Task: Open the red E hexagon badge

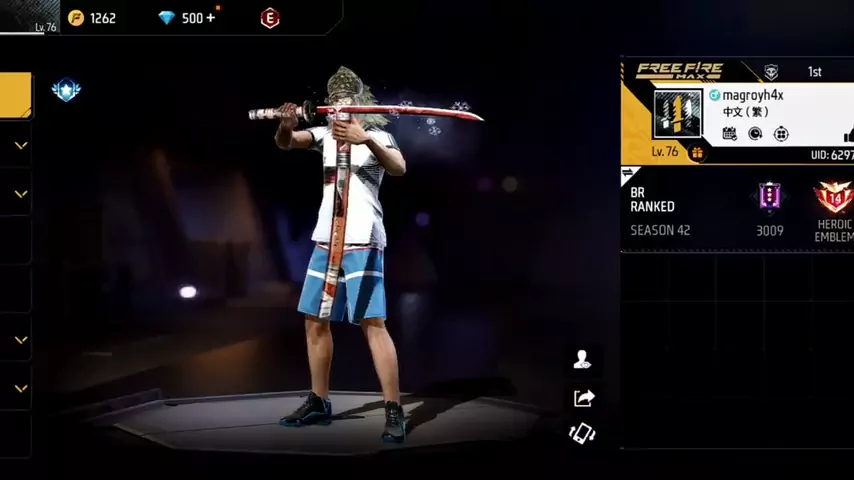Action: [269, 18]
